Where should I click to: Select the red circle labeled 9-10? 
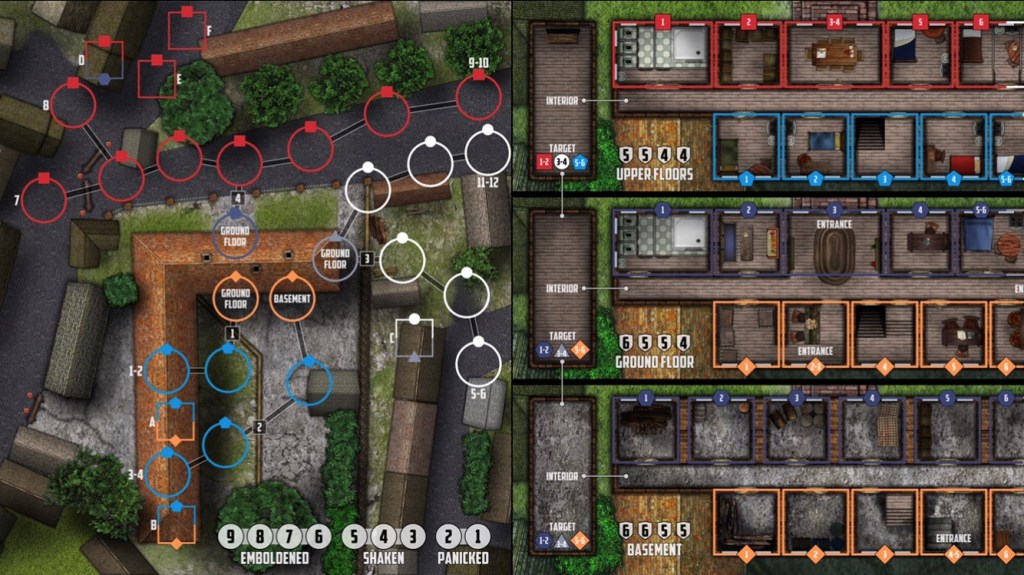point(478,98)
